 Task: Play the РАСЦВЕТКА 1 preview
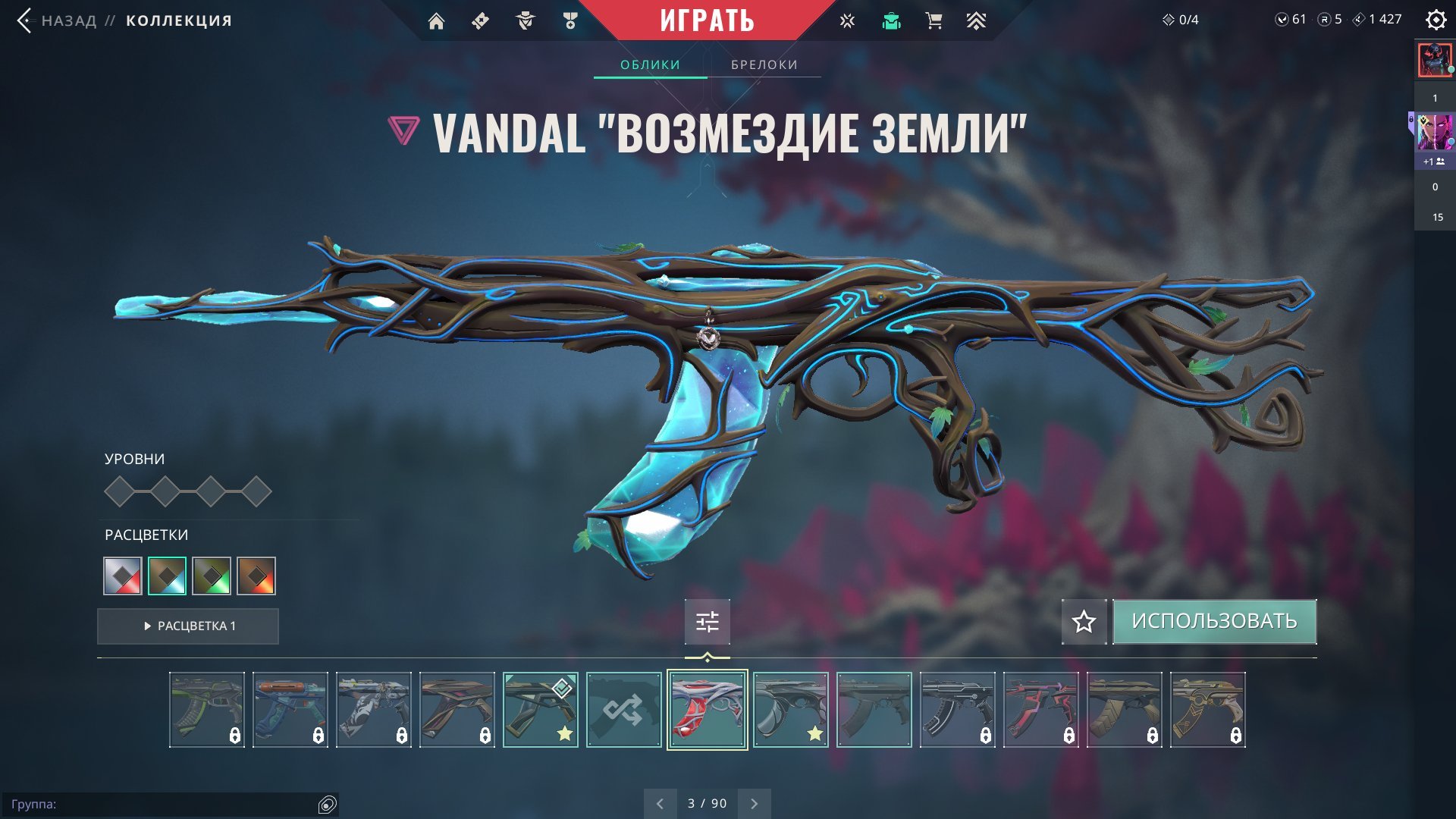(x=188, y=626)
